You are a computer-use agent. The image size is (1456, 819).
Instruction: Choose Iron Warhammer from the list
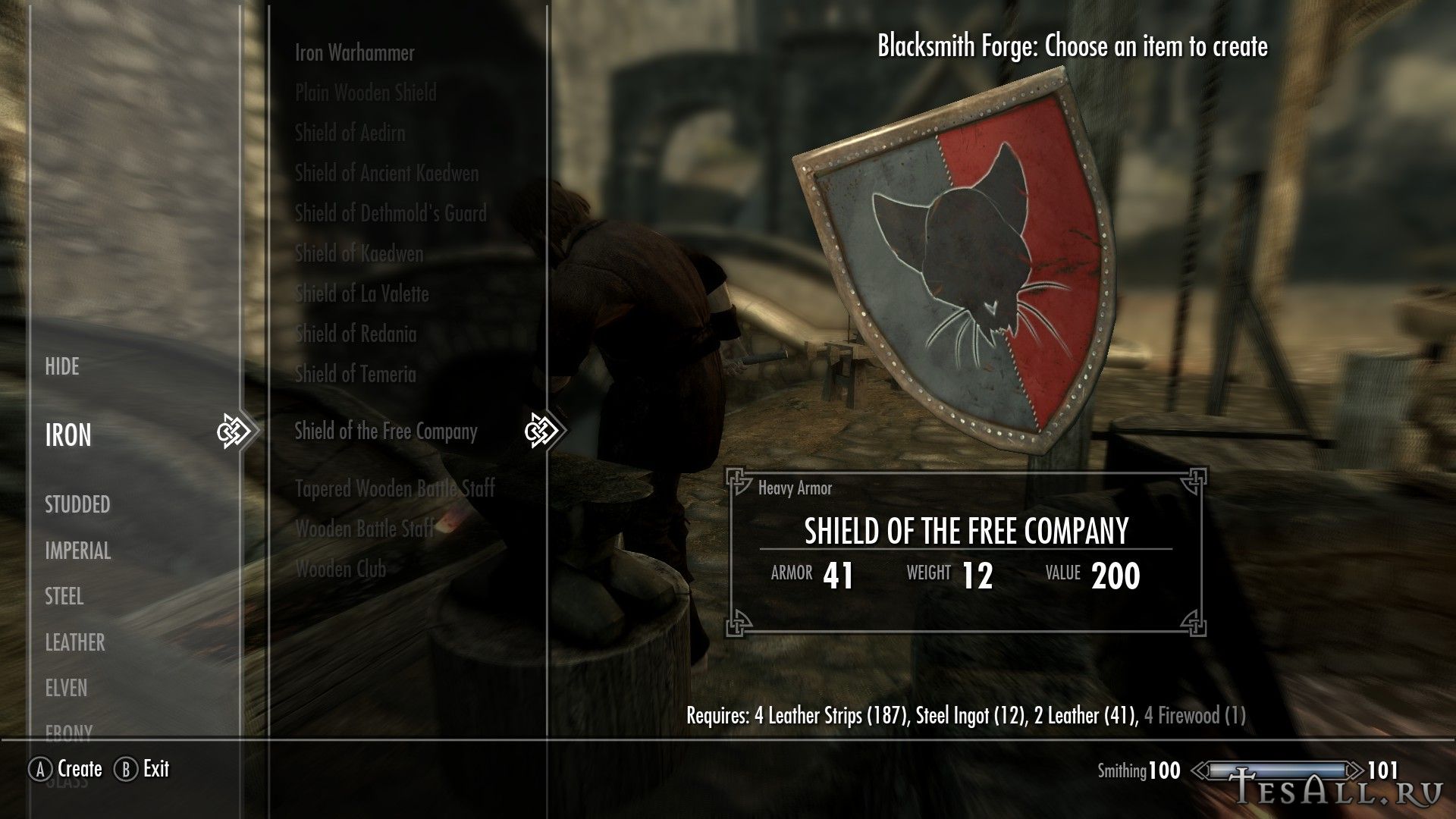[354, 53]
